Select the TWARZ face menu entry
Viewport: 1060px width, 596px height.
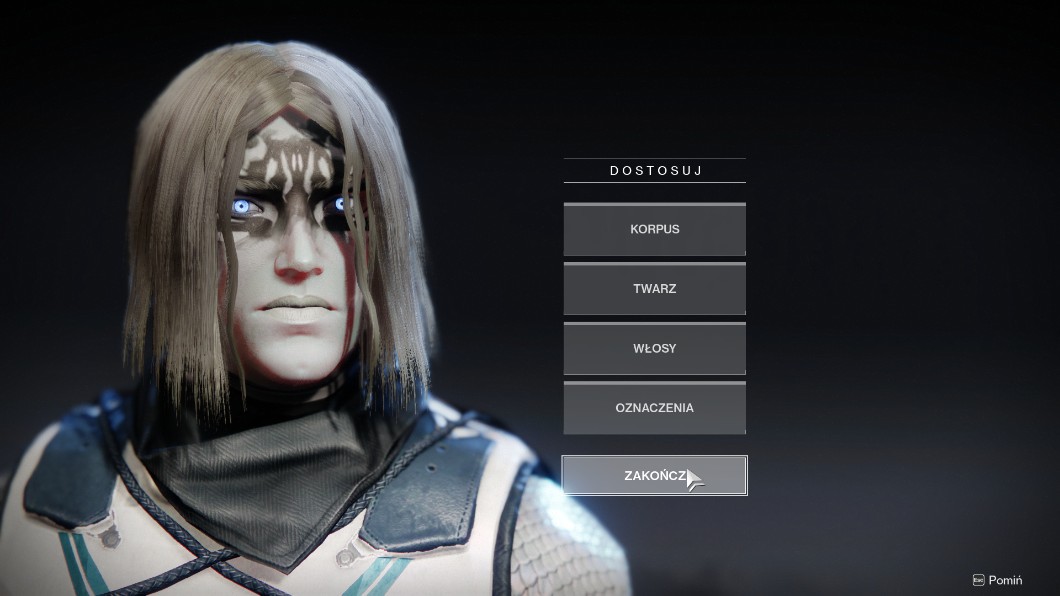[x=654, y=289]
